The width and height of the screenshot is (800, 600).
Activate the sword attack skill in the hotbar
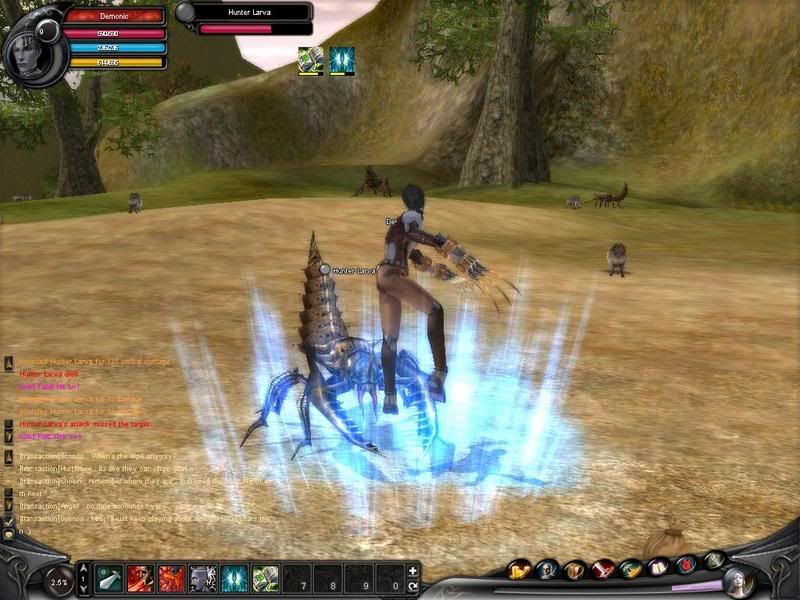pyautogui.click(x=110, y=578)
